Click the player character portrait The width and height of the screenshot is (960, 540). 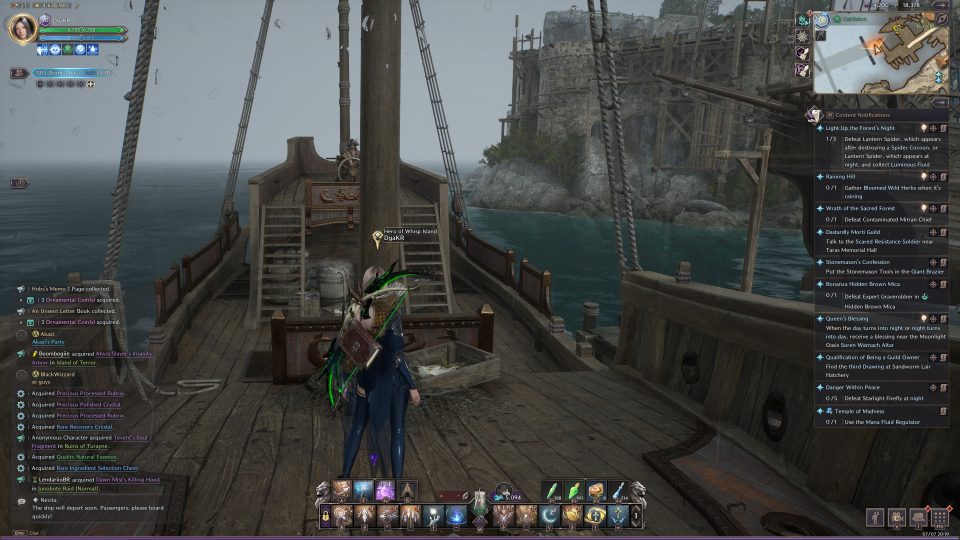pos(22,29)
